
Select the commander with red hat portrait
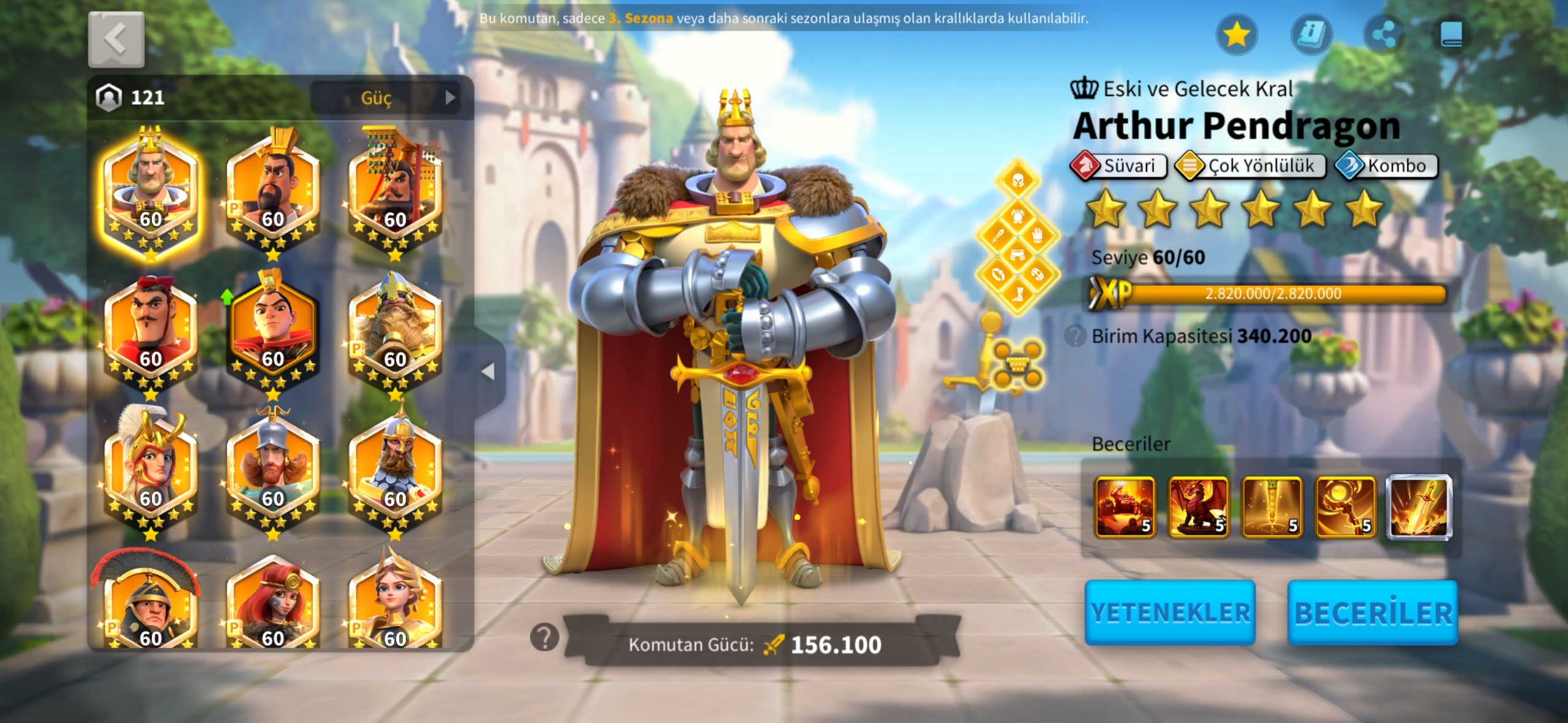coord(150,328)
